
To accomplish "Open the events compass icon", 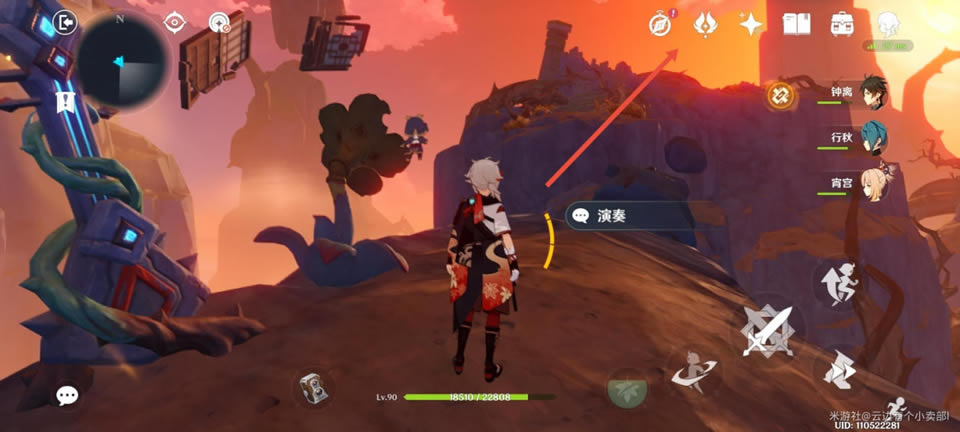I will pos(660,24).
